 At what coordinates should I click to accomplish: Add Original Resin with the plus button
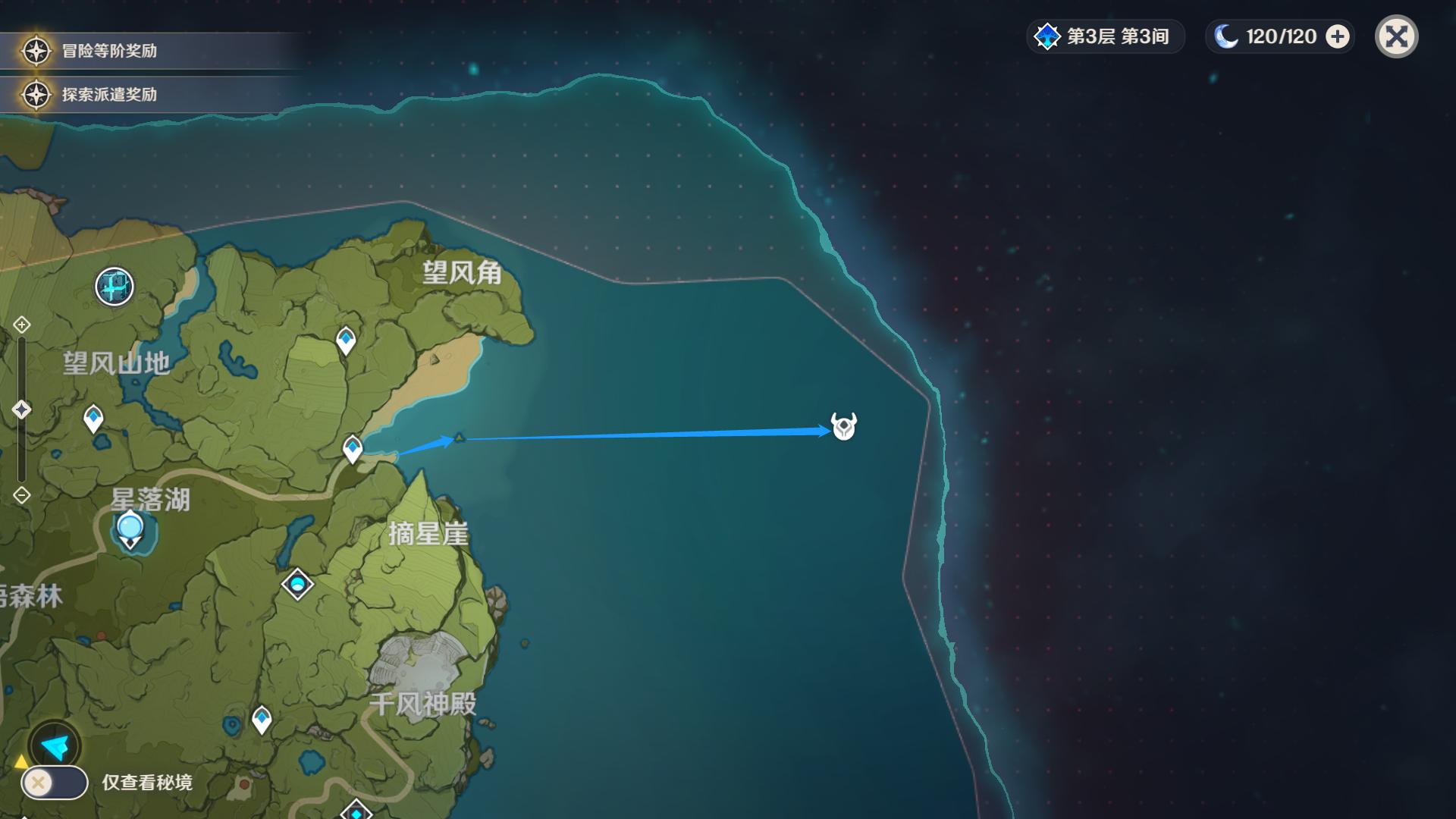tap(1338, 36)
